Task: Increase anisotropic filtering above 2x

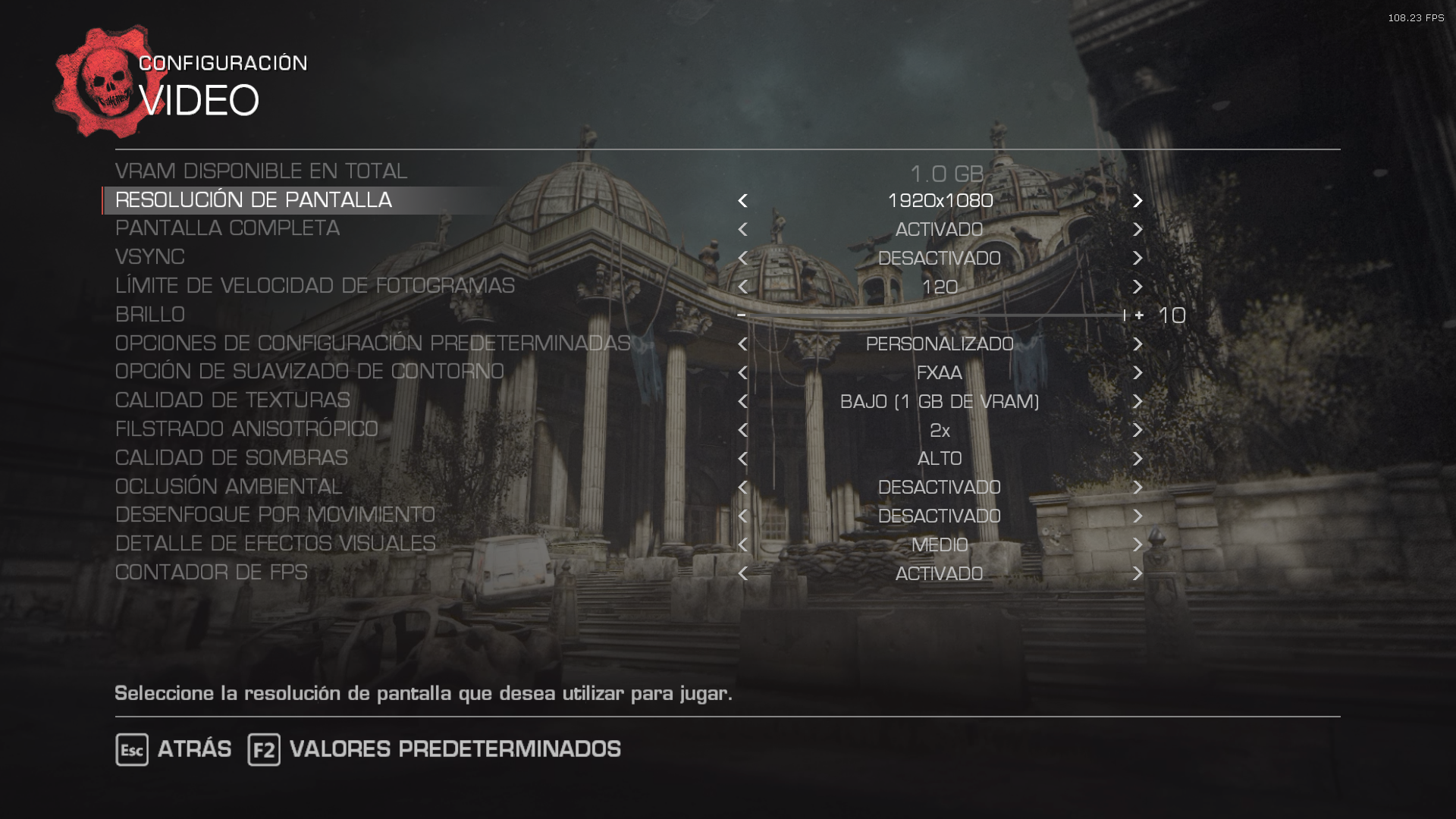Action: coord(1137,431)
